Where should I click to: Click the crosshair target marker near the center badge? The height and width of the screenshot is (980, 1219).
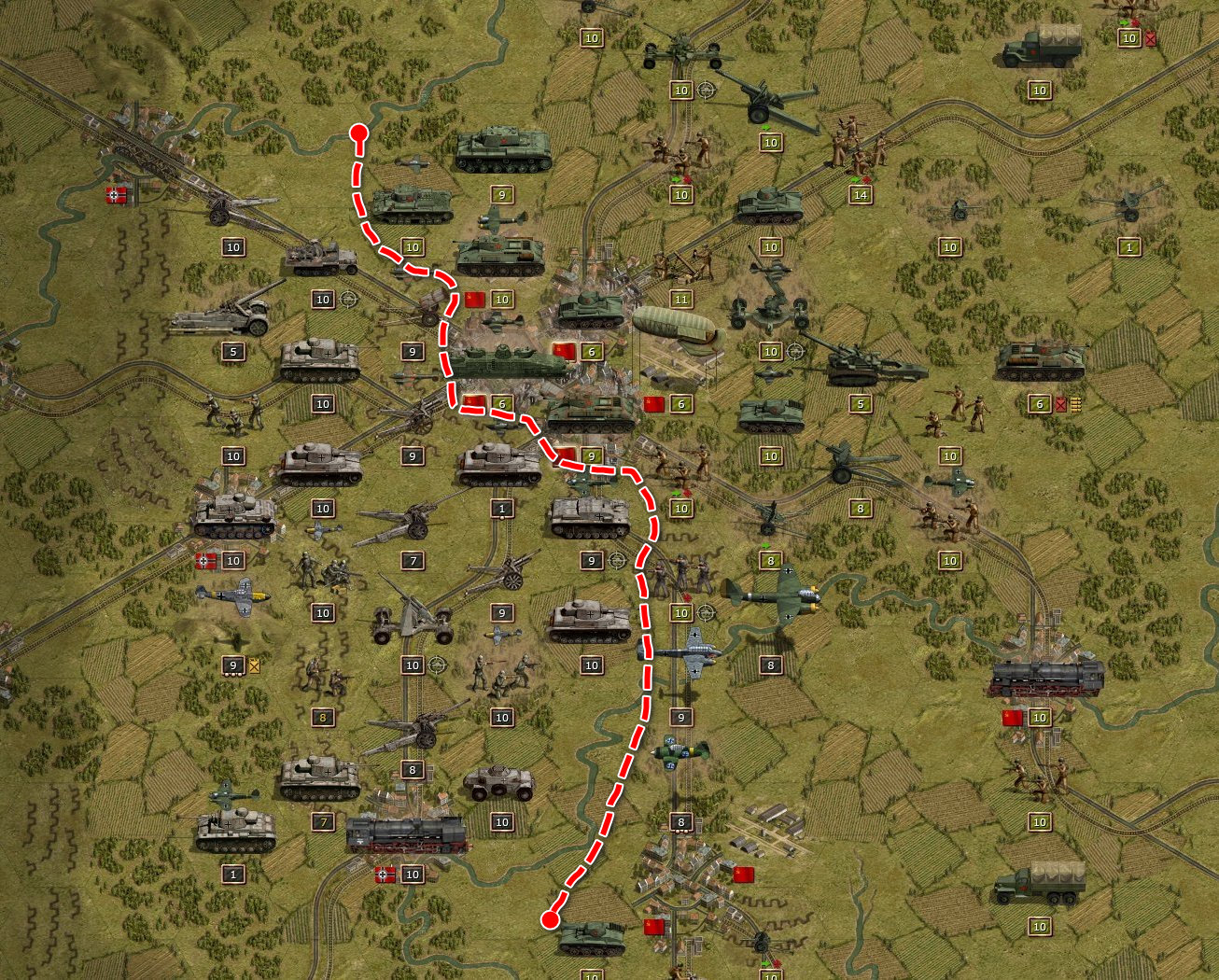click(x=617, y=560)
